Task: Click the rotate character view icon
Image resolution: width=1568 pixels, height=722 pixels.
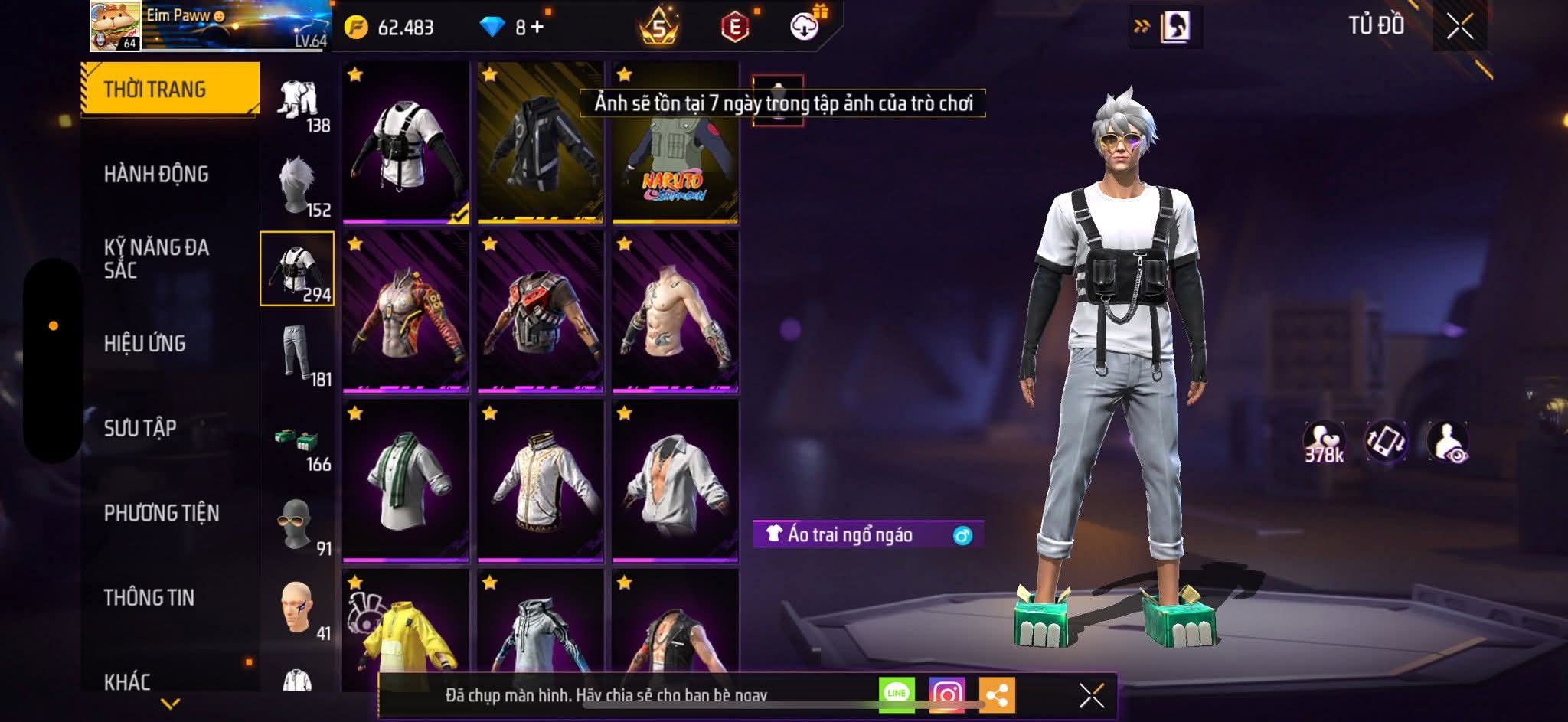Action: [x=1386, y=441]
